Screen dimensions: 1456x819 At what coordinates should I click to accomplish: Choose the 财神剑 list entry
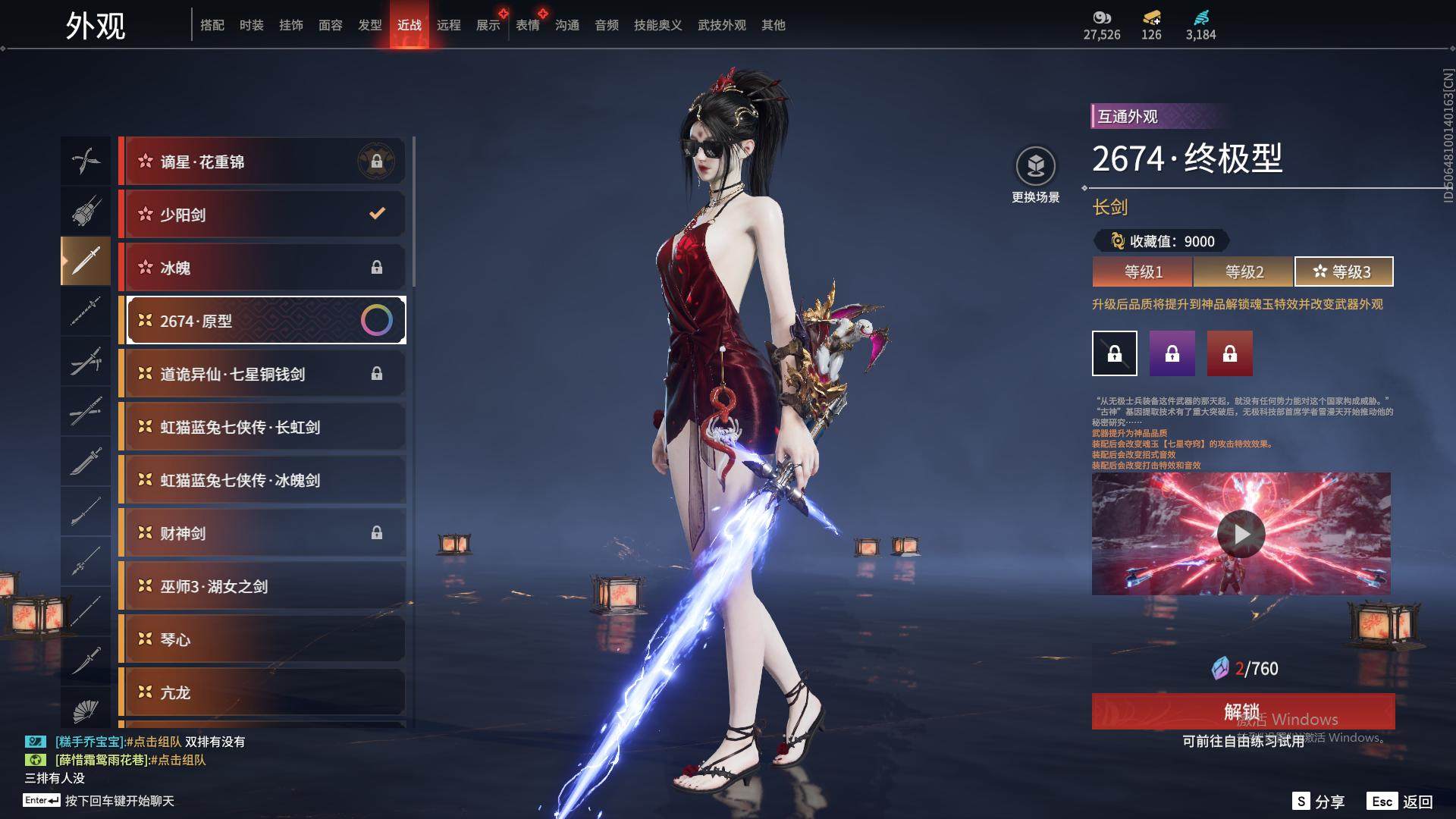coord(262,533)
